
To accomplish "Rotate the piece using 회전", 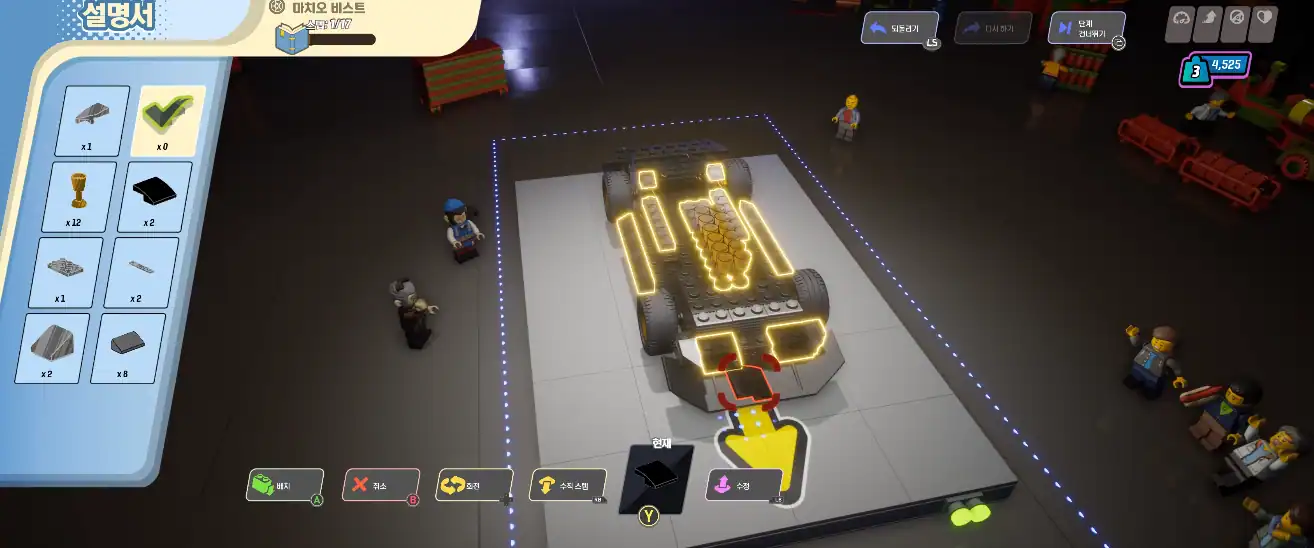I will coord(472,485).
